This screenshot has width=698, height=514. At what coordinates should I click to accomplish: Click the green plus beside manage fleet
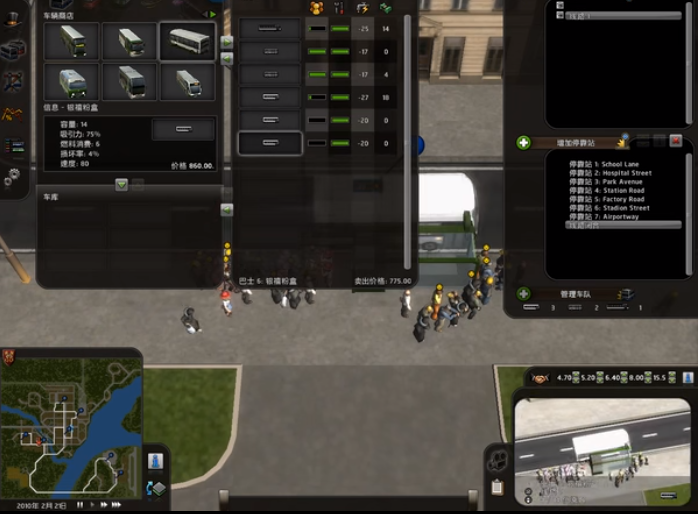tap(523, 294)
